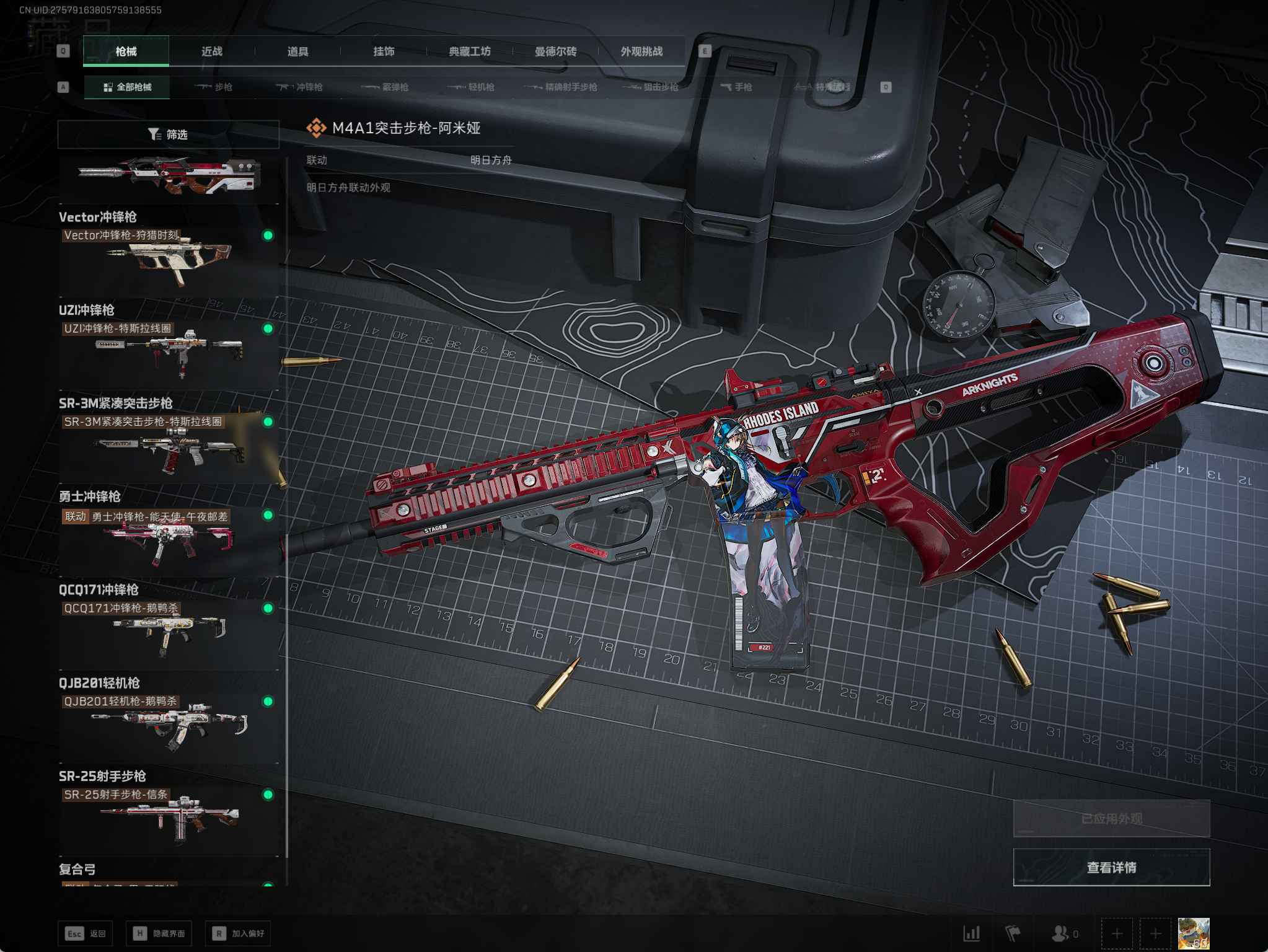Select the 挂饰 charms tab

coord(384,51)
